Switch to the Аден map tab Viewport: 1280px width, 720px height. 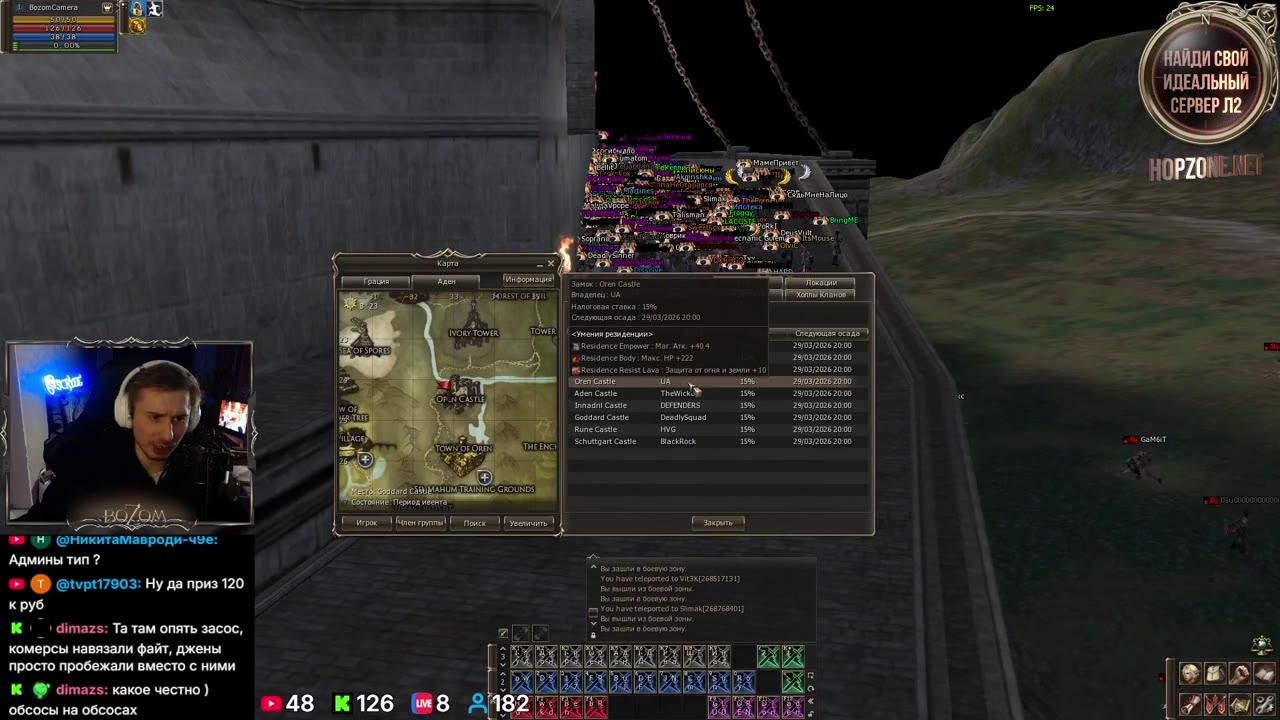tap(446, 281)
